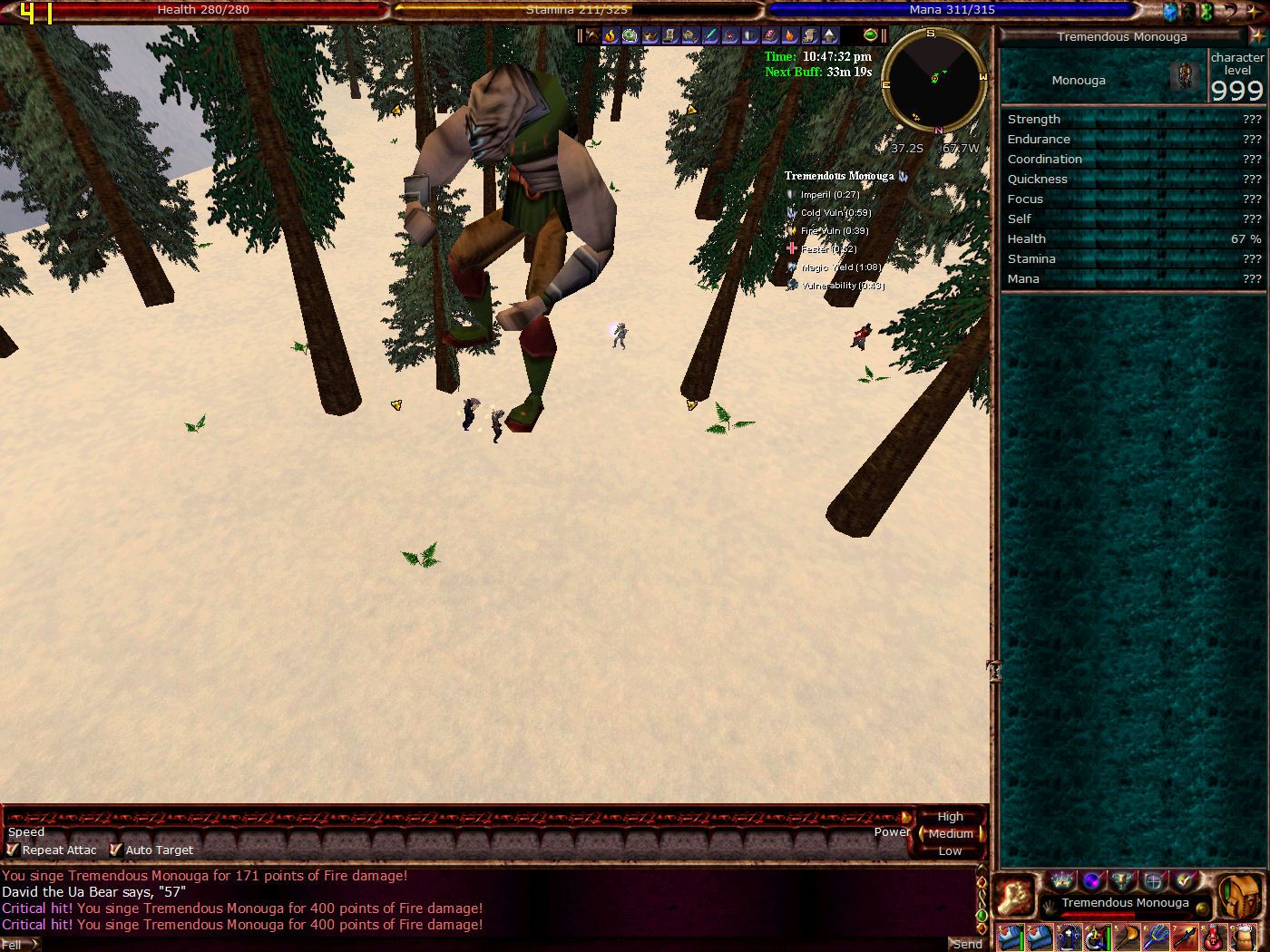
Task: Open the backpack inventory
Action: click(1239, 897)
